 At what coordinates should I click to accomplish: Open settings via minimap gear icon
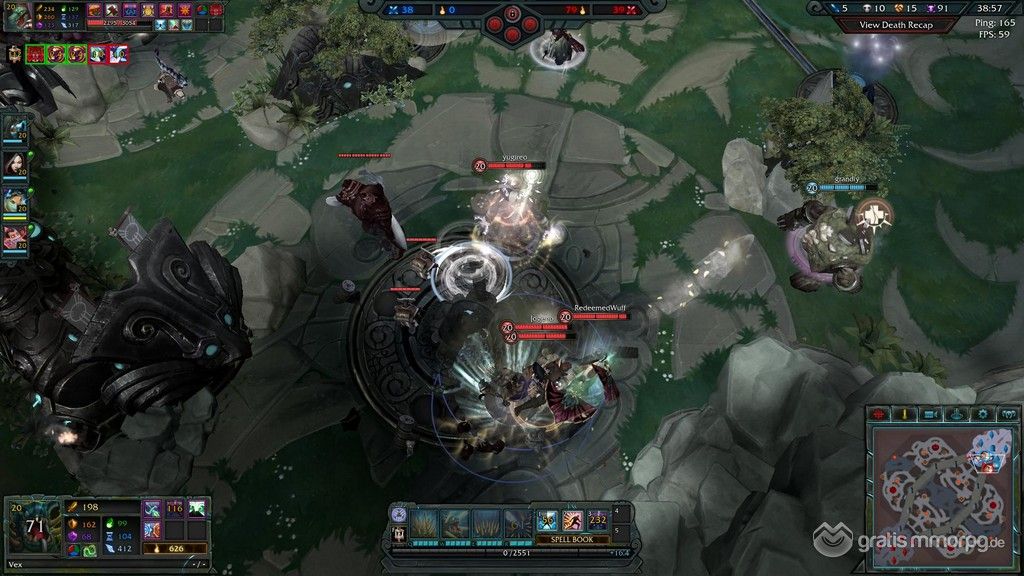pyautogui.click(x=983, y=414)
